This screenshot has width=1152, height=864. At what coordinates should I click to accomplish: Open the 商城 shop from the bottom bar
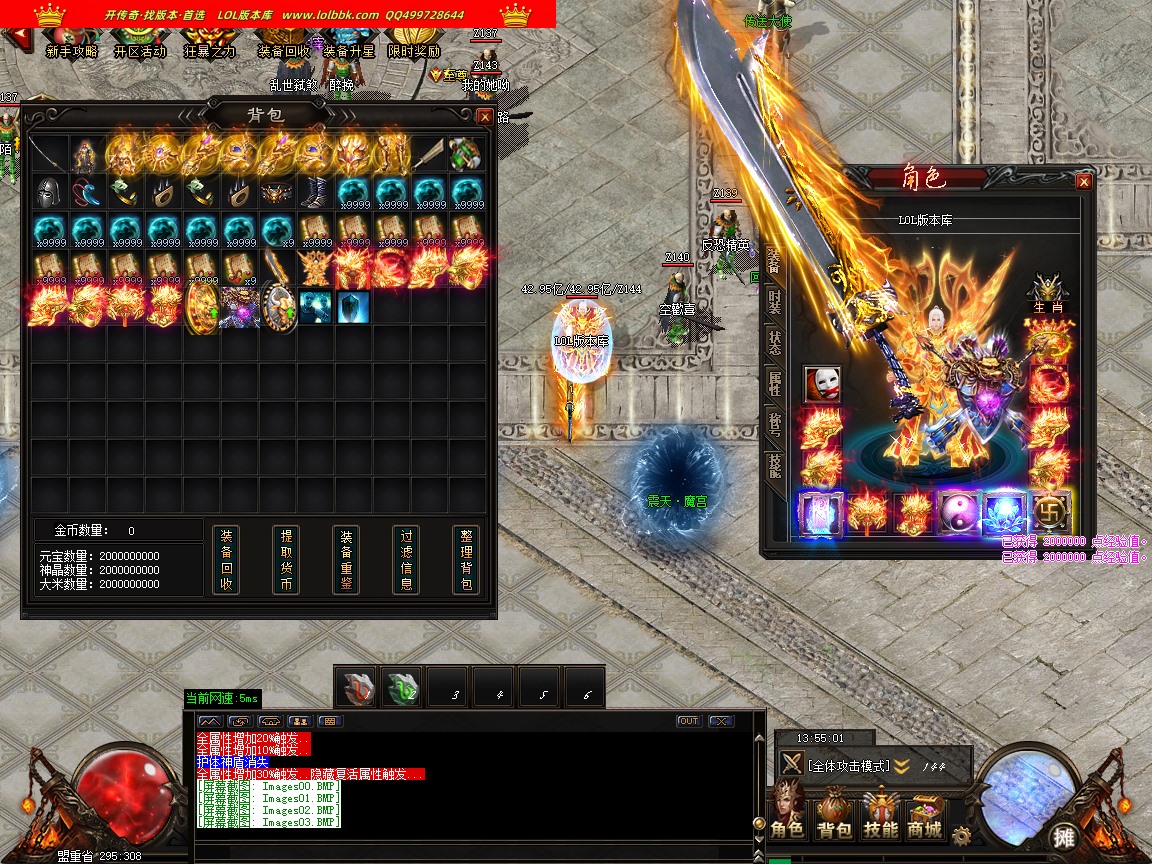click(x=925, y=818)
